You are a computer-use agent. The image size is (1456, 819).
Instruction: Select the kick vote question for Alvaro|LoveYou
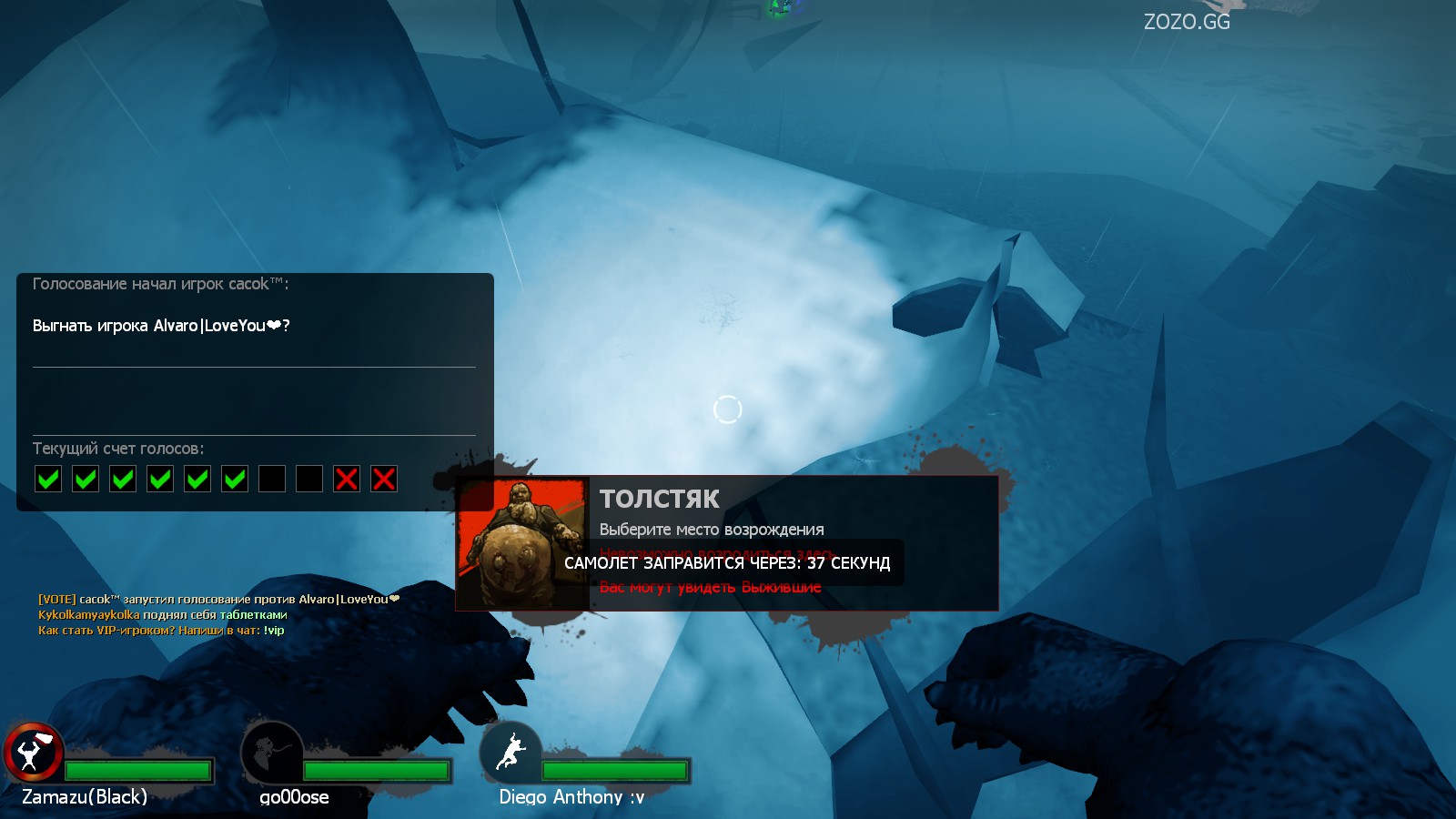pos(161,326)
